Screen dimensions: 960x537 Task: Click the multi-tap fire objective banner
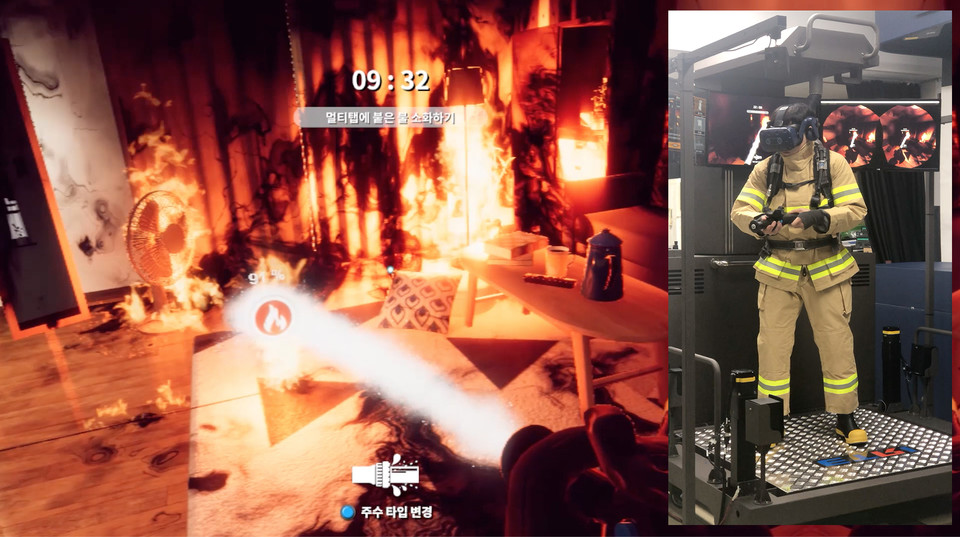pyautogui.click(x=389, y=118)
